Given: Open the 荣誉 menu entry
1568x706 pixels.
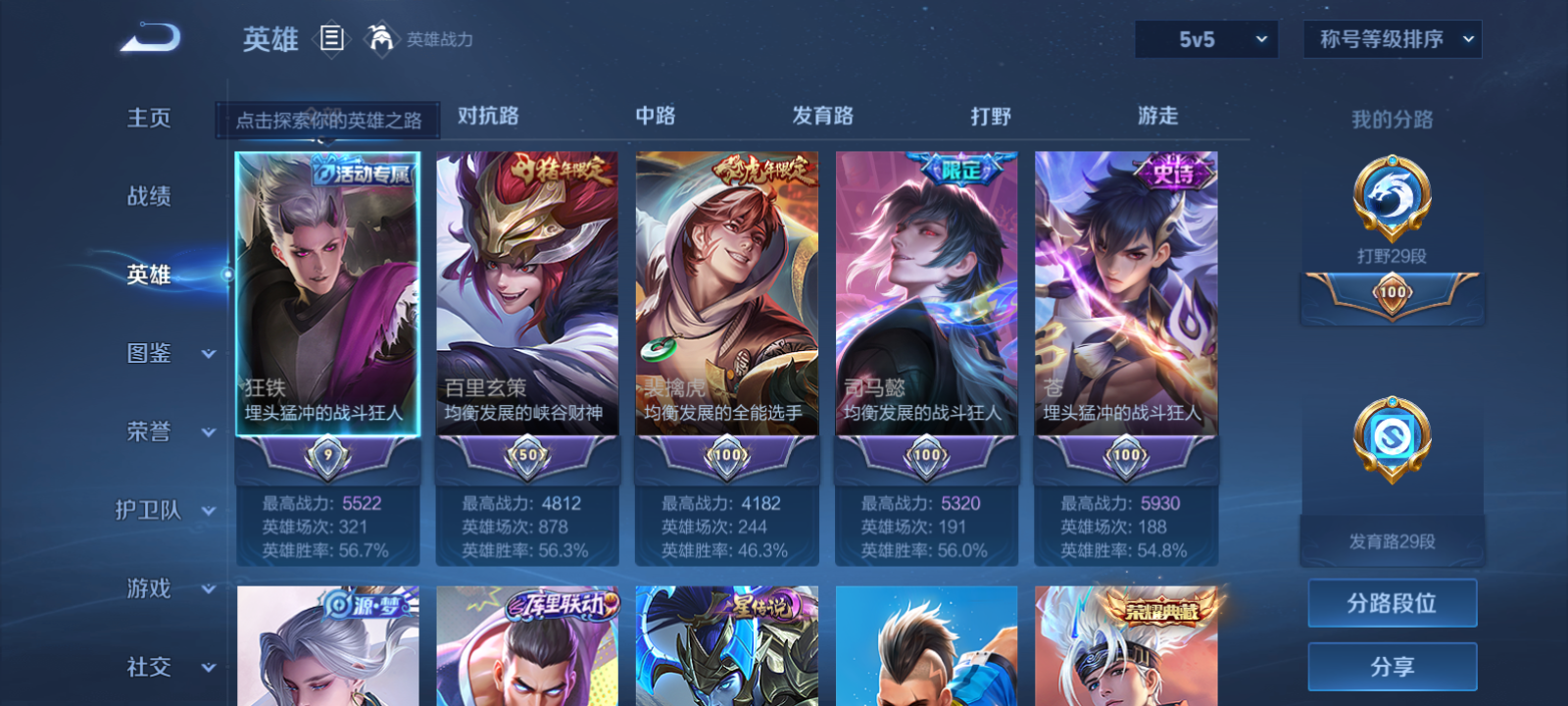Looking at the screenshot, I should coord(149,432).
